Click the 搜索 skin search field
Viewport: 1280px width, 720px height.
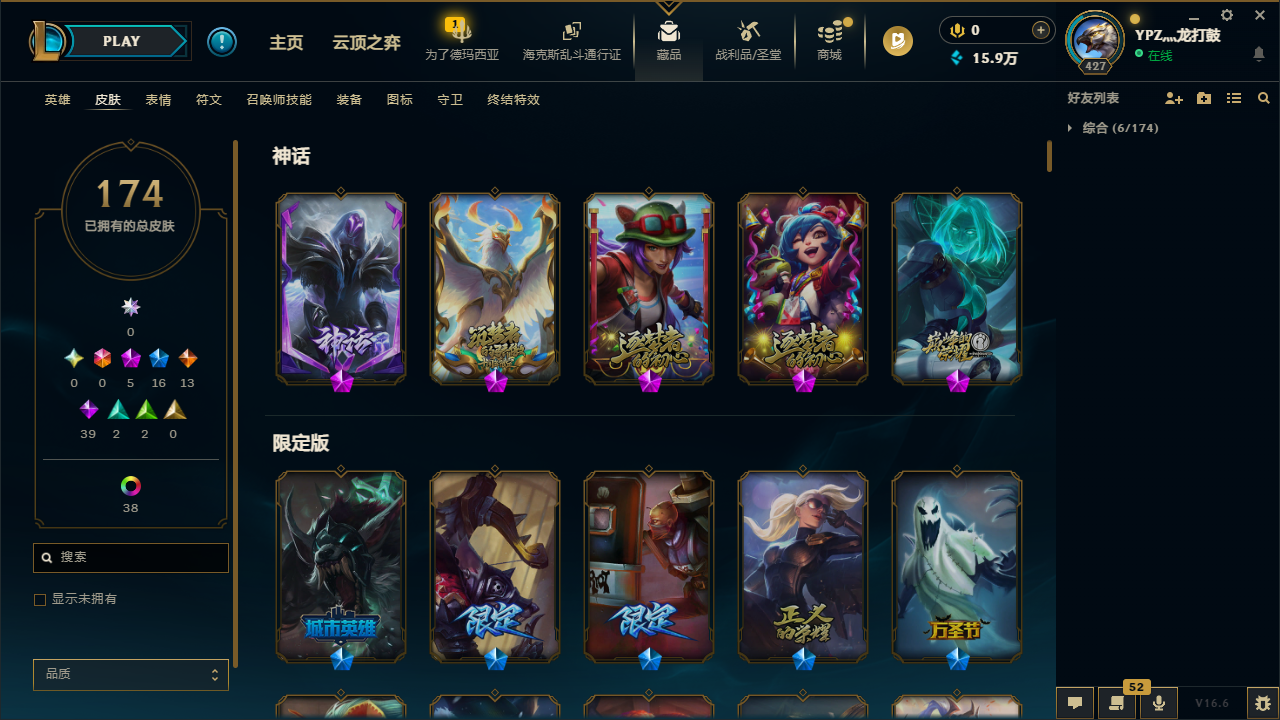(130, 558)
